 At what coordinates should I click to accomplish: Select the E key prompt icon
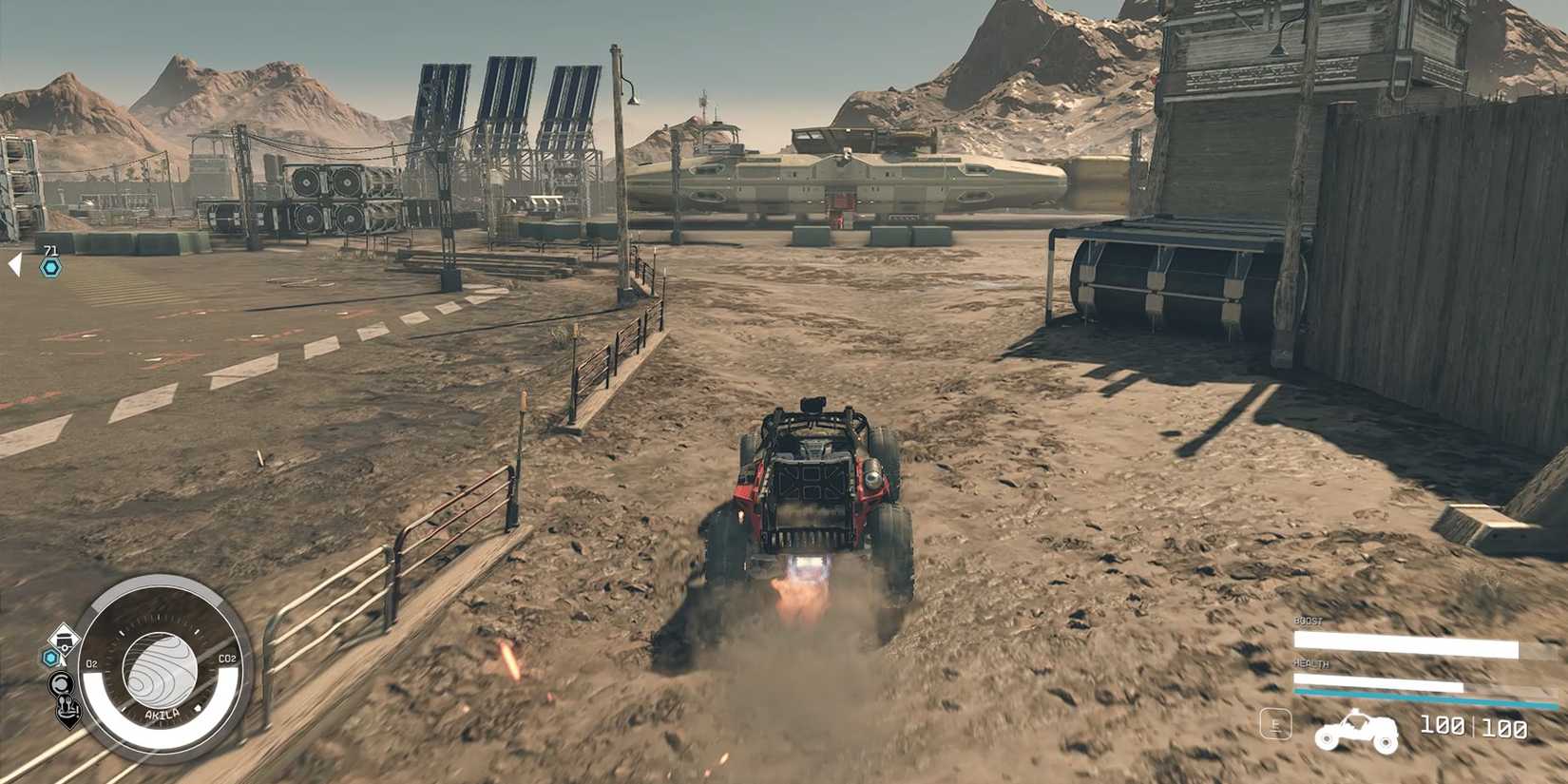(1273, 722)
